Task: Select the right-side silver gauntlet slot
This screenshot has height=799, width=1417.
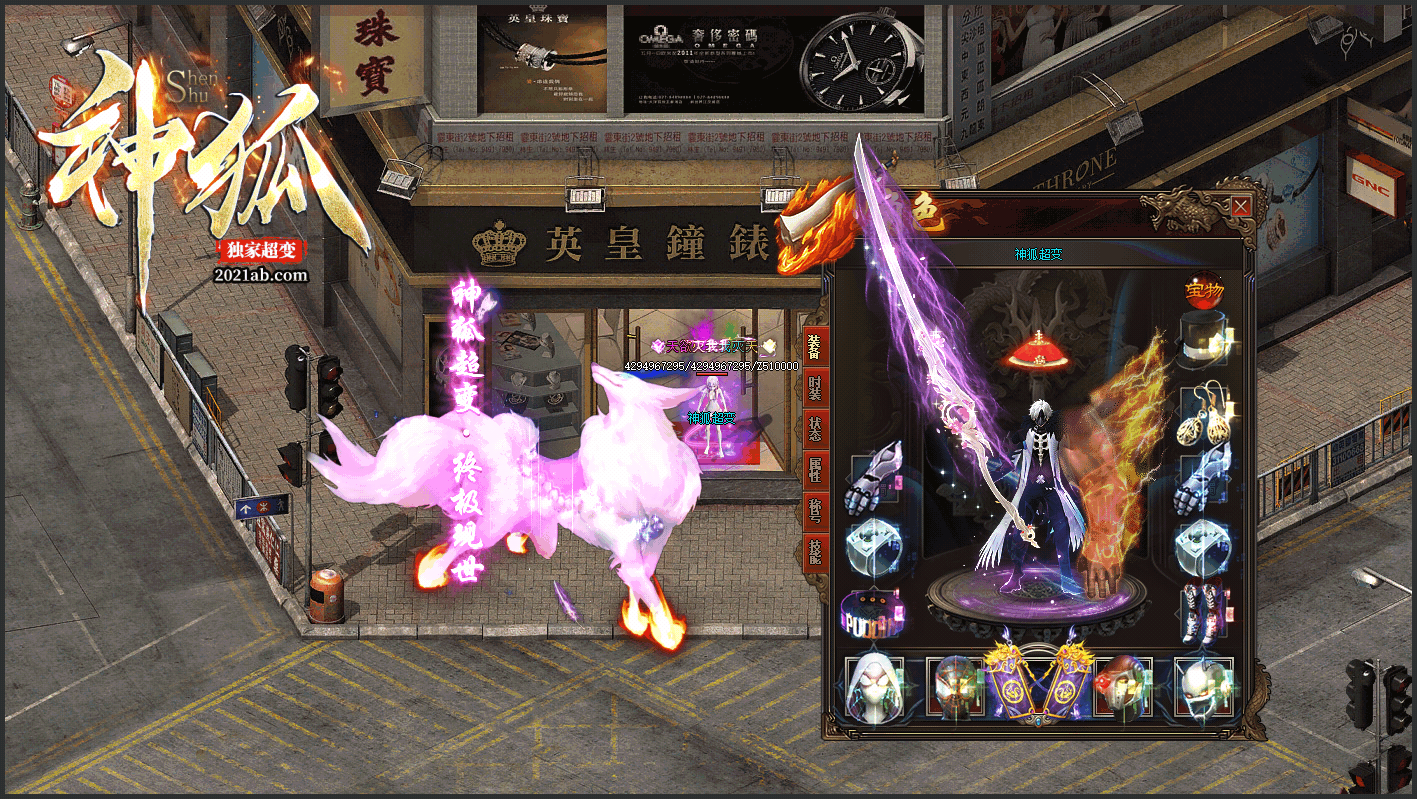Action: pyautogui.click(x=1204, y=478)
